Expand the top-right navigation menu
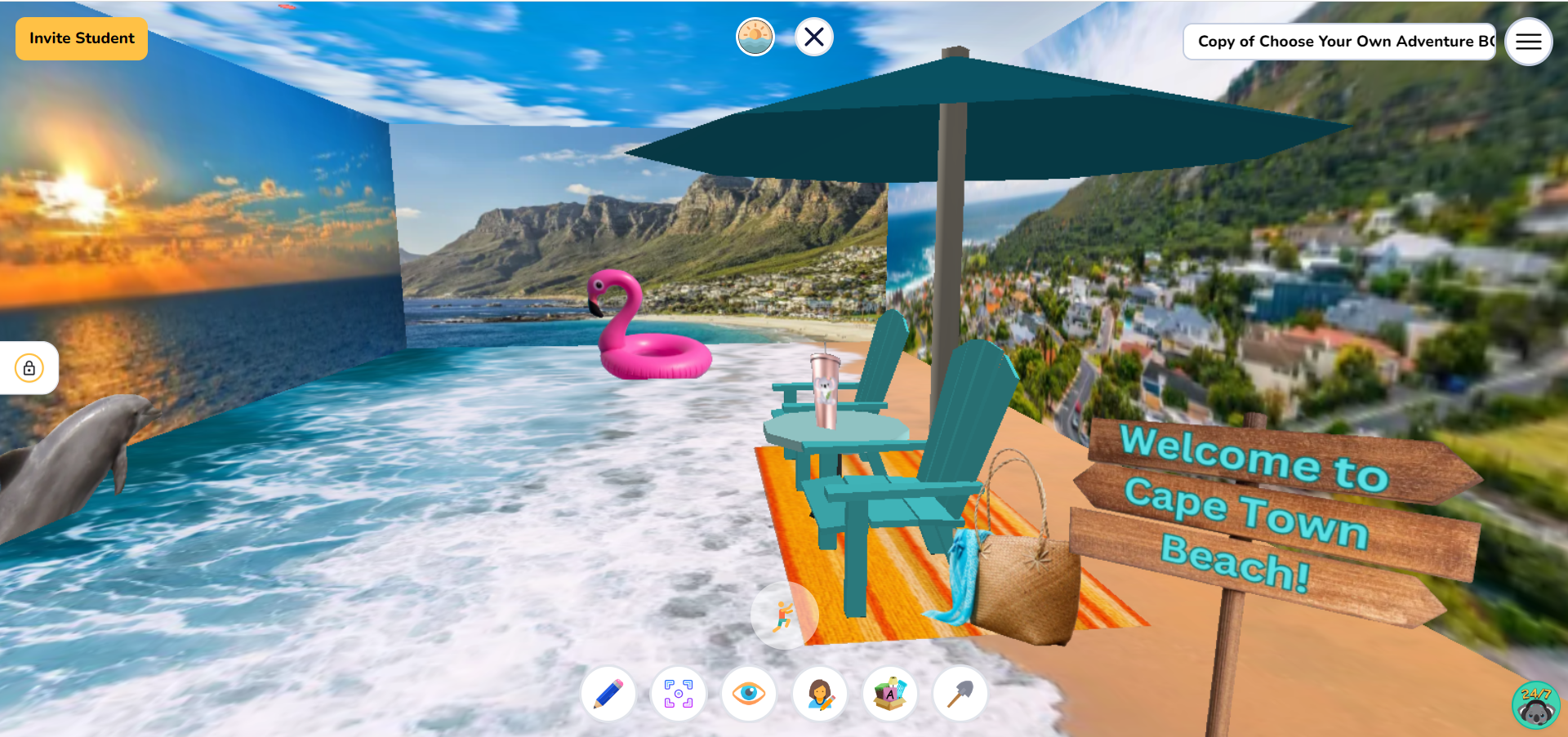 tap(1528, 42)
